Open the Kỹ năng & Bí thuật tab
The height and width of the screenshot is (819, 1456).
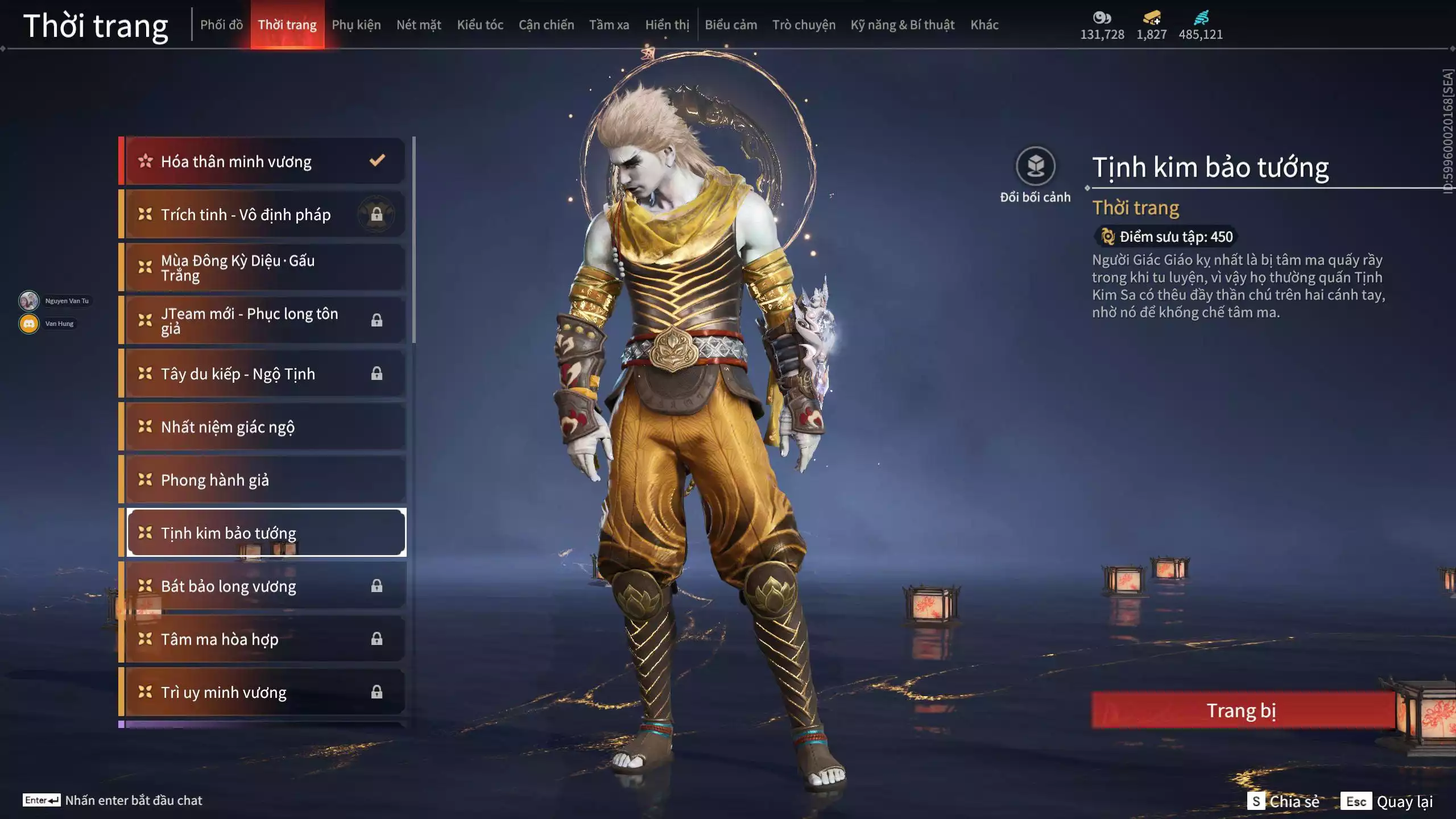pyautogui.click(x=903, y=25)
